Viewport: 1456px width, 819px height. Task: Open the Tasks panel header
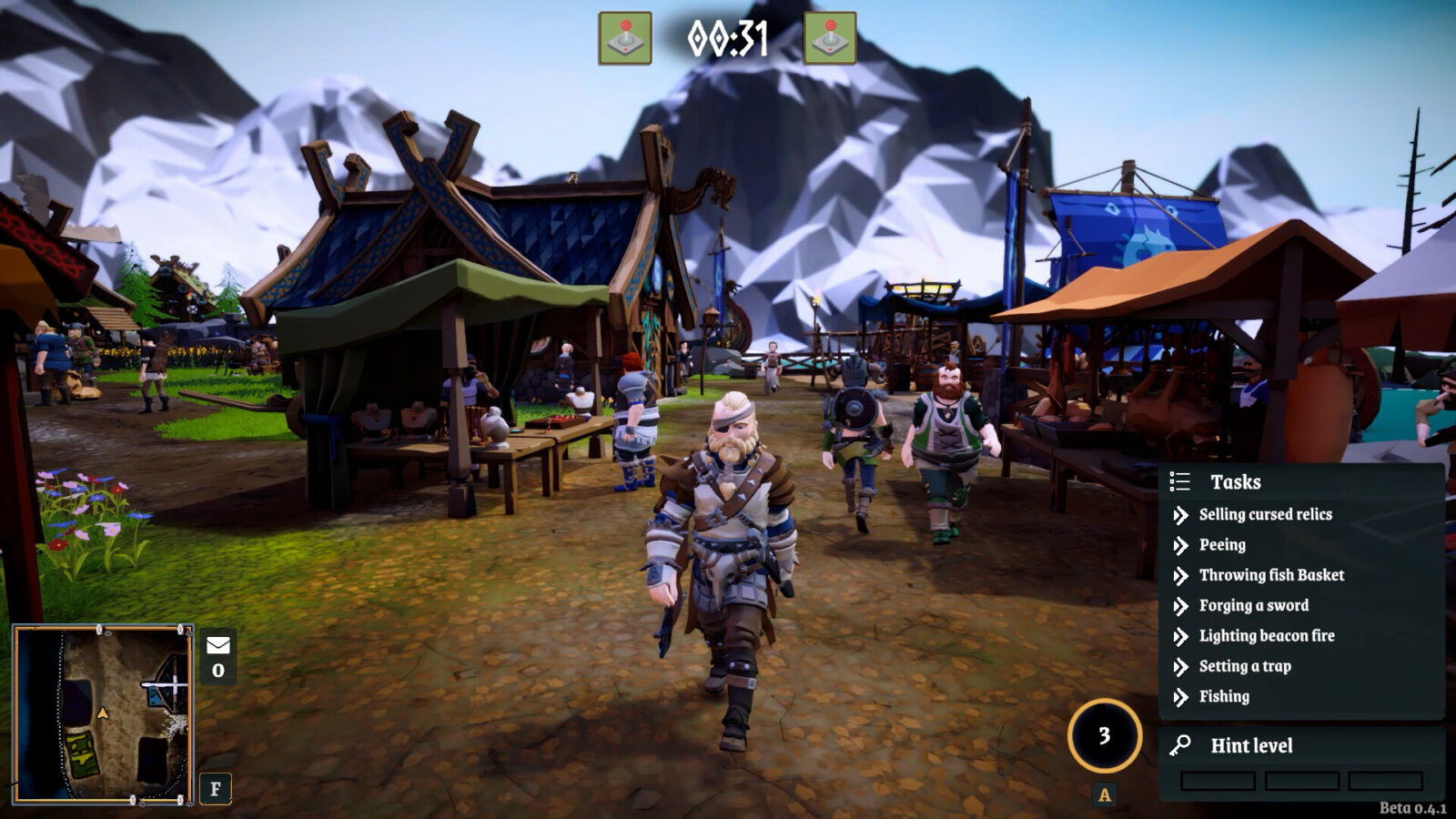tap(1236, 481)
